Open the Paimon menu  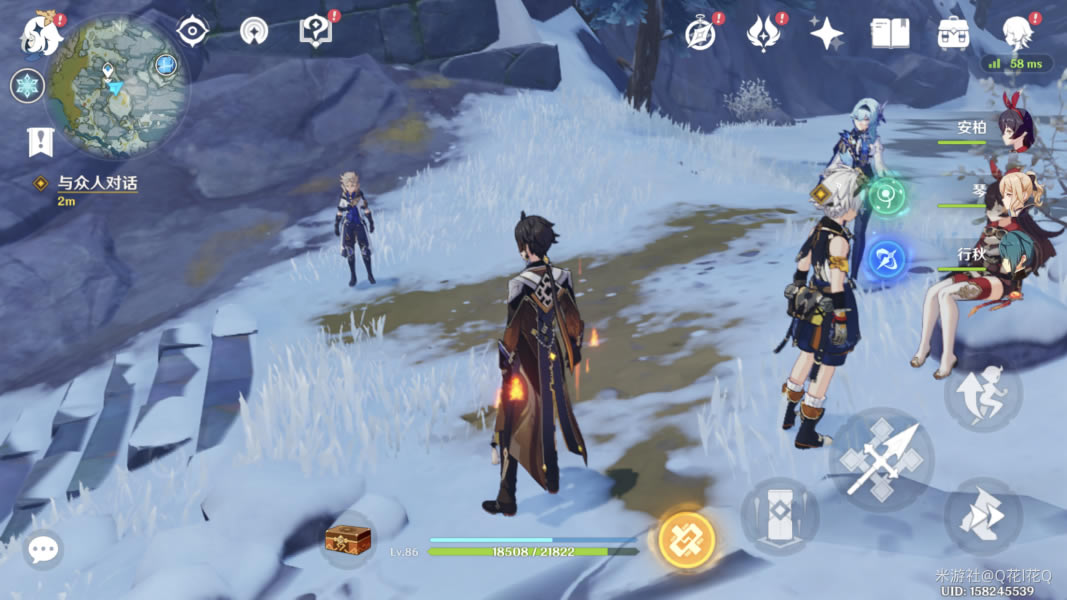42,34
